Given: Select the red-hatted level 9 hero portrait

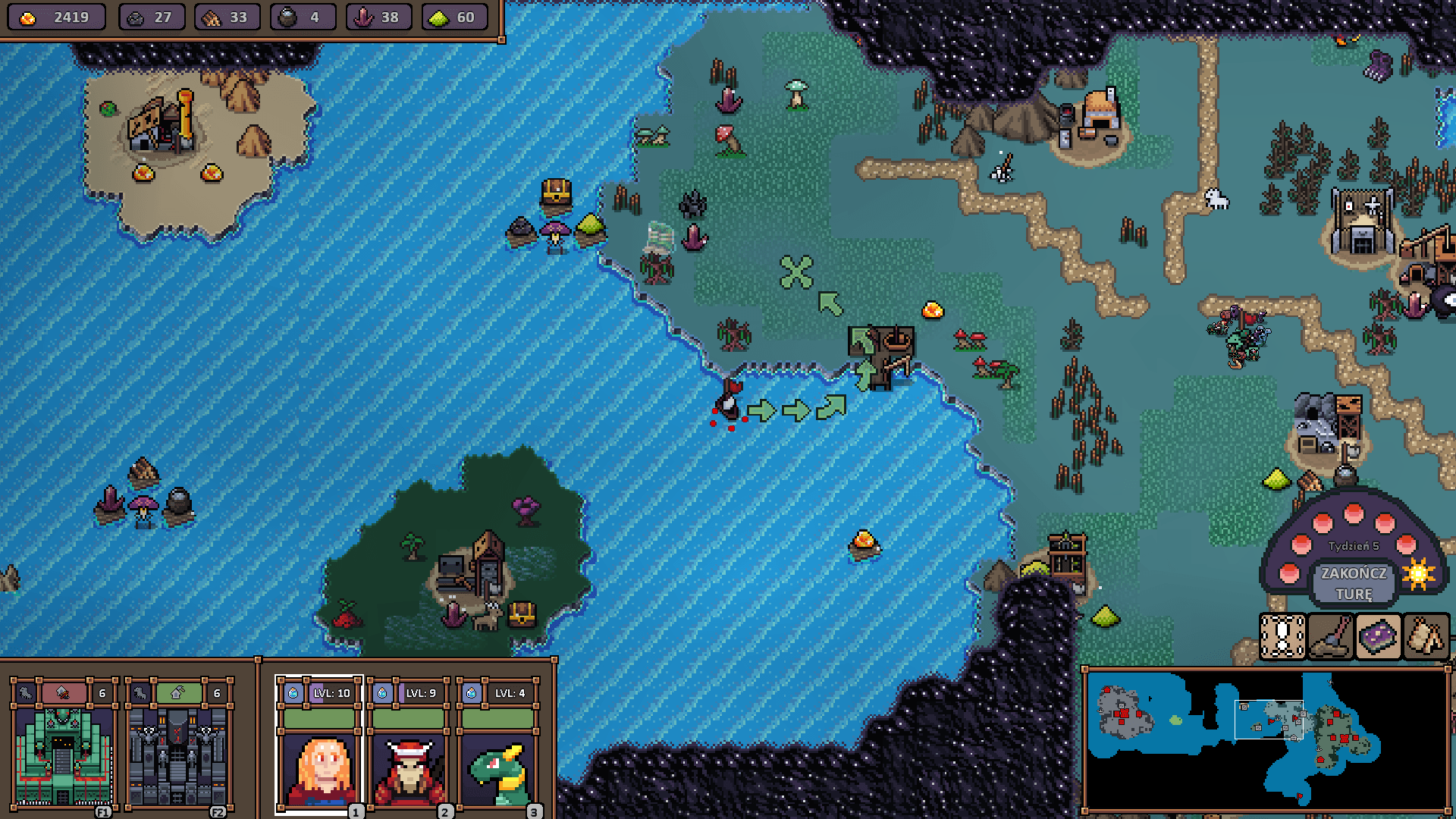Looking at the screenshot, I should tap(409, 770).
